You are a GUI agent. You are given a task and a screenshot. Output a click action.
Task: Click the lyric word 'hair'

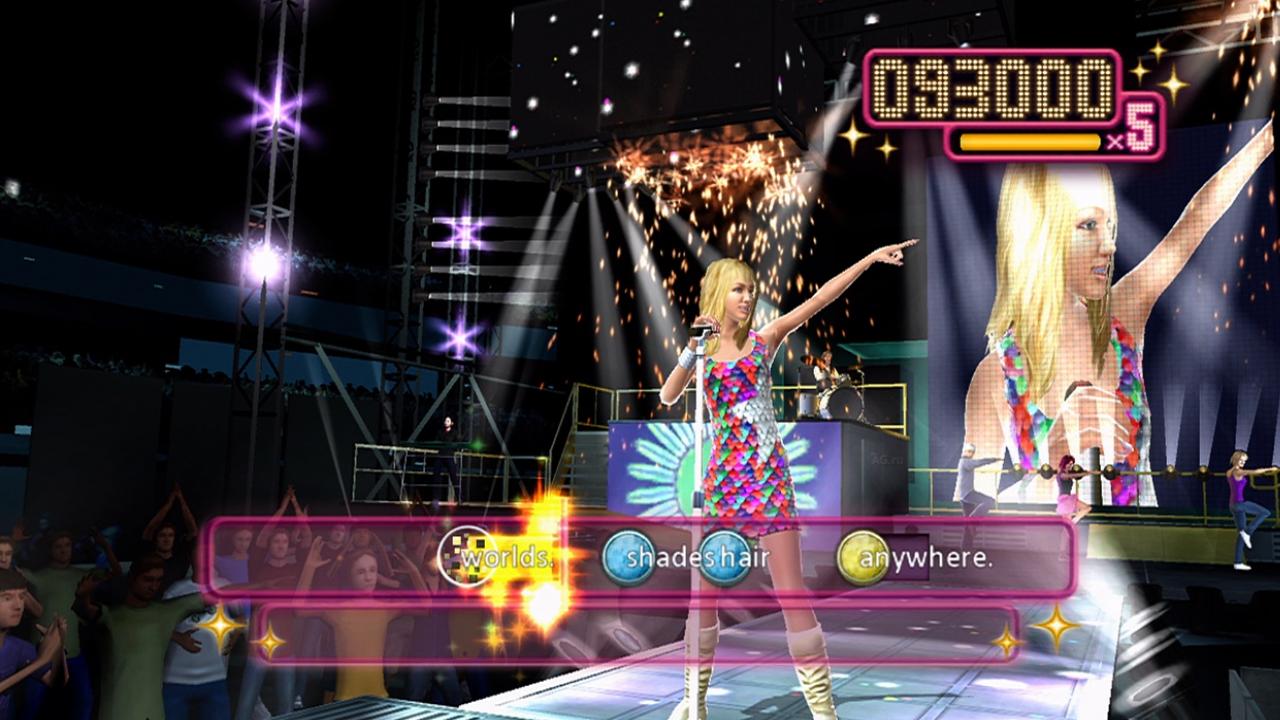click(x=743, y=558)
